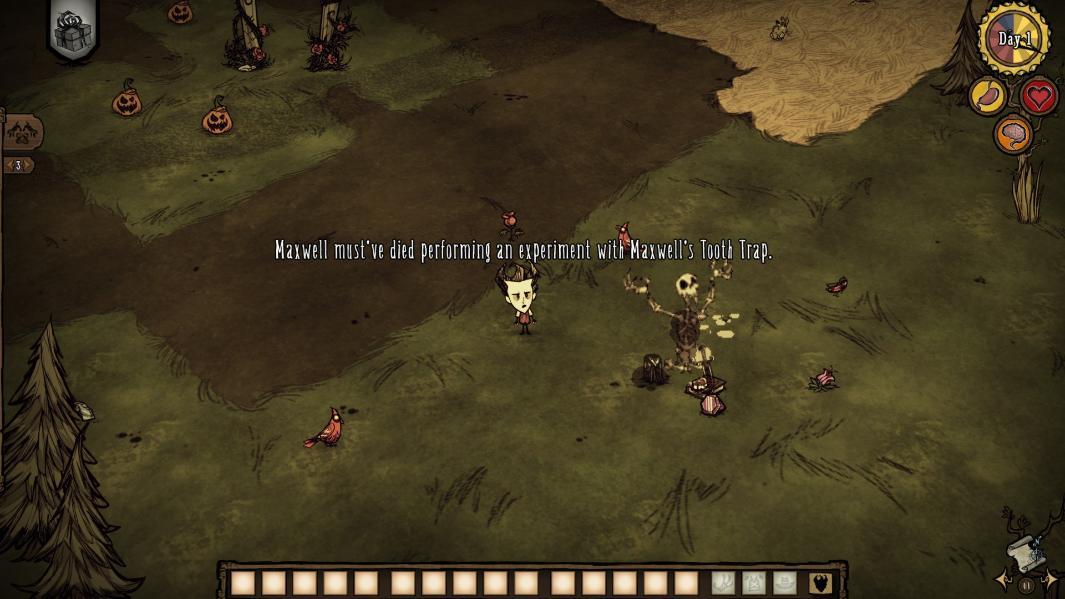Click the Day 1 clock dial
The width and height of the screenshot is (1065, 599).
click(1014, 39)
